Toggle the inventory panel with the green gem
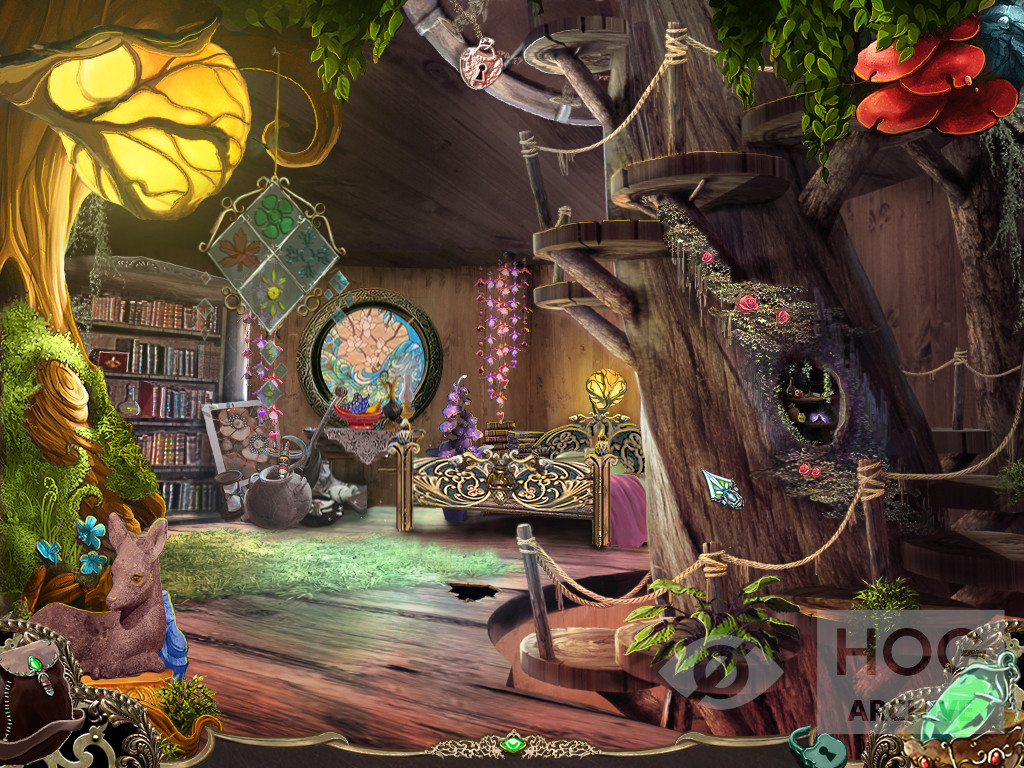This screenshot has width=1024, height=768. coord(512,745)
